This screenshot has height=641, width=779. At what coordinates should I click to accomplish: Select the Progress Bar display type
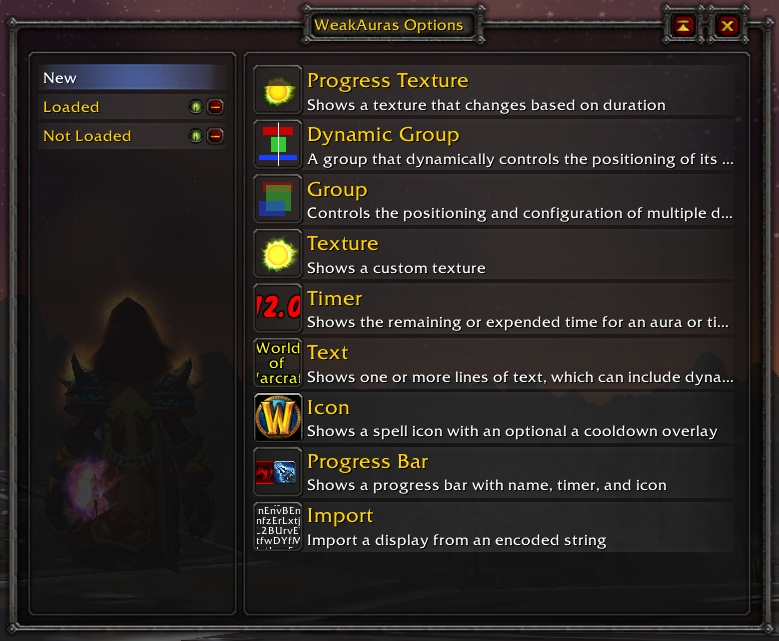pyautogui.click(x=494, y=472)
